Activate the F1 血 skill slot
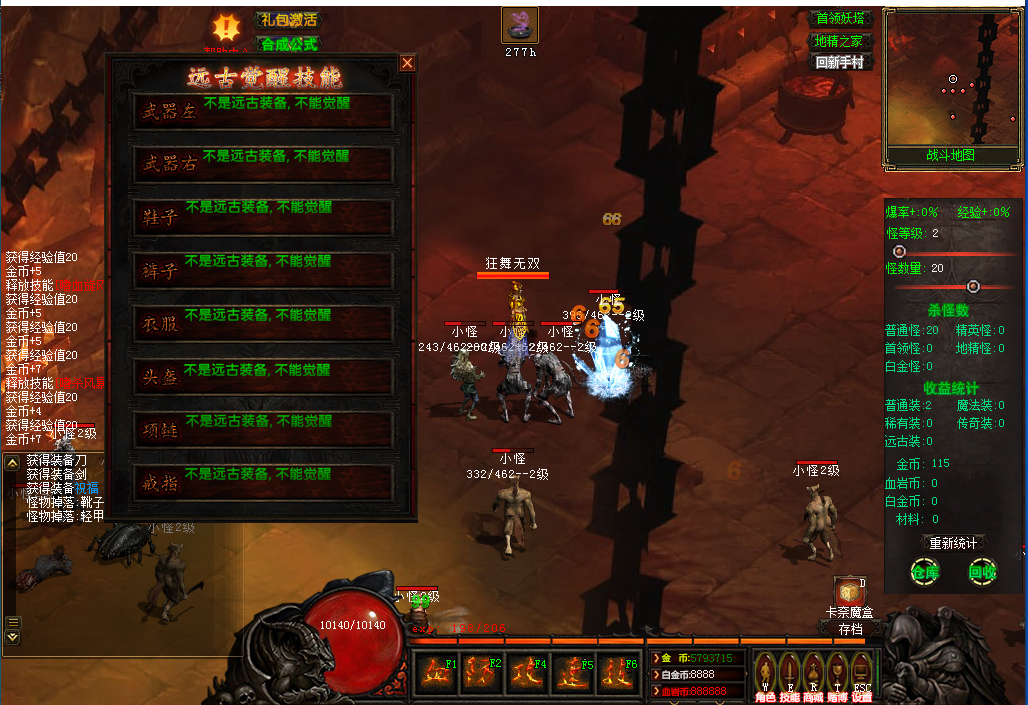Screen dimensions: 1028x705 click(x=434, y=672)
